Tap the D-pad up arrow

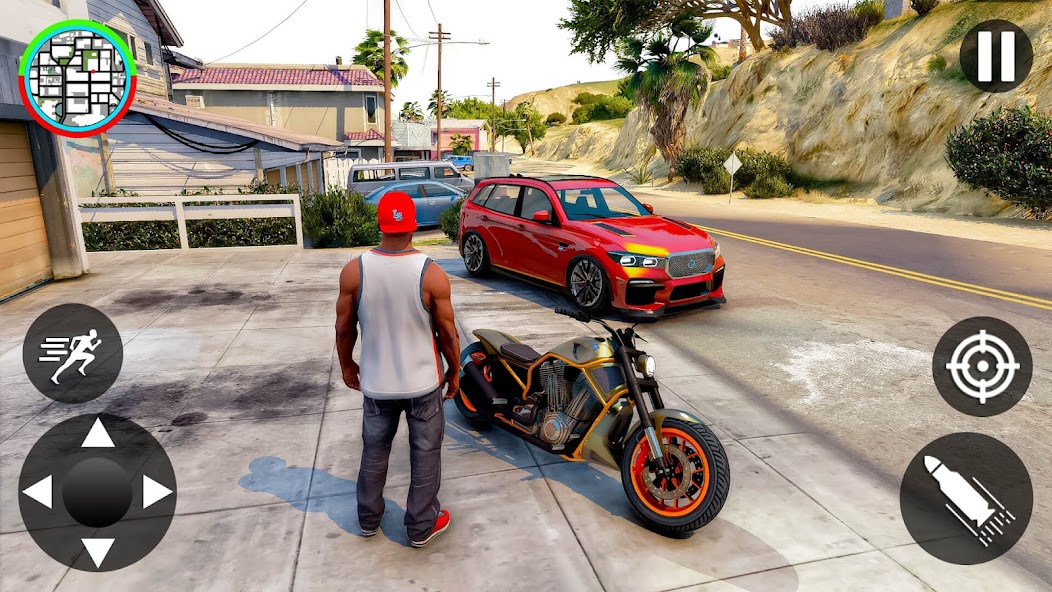click(97, 434)
